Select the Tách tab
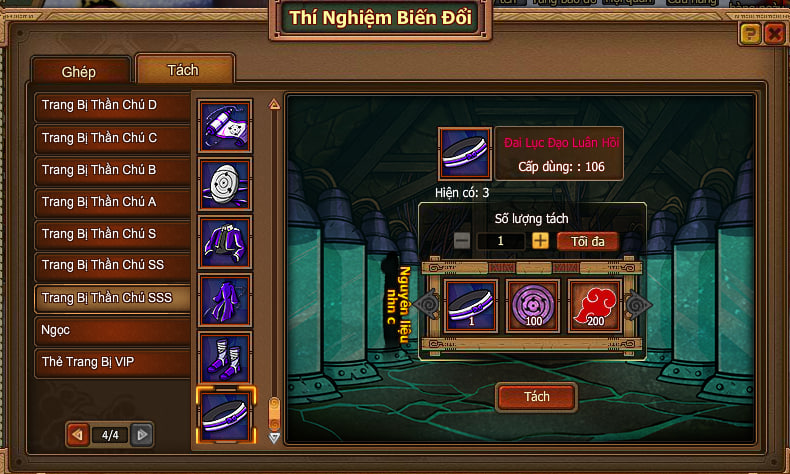The image size is (790, 474). pyautogui.click(x=183, y=70)
